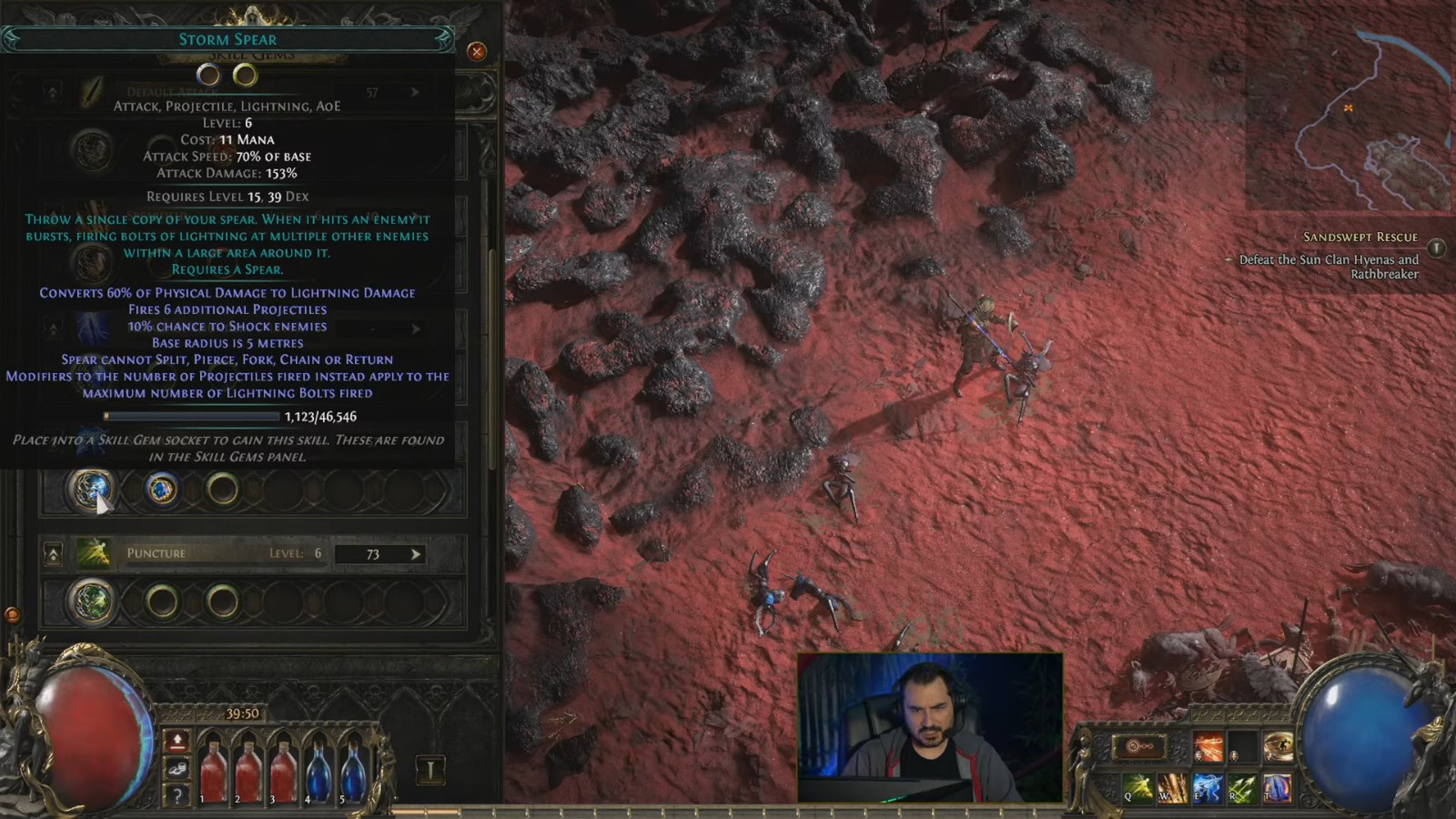Click Default Attack's weapon icon in Skill Gems panel
The width and height of the screenshot is (1456, 819).
point(95,91)
